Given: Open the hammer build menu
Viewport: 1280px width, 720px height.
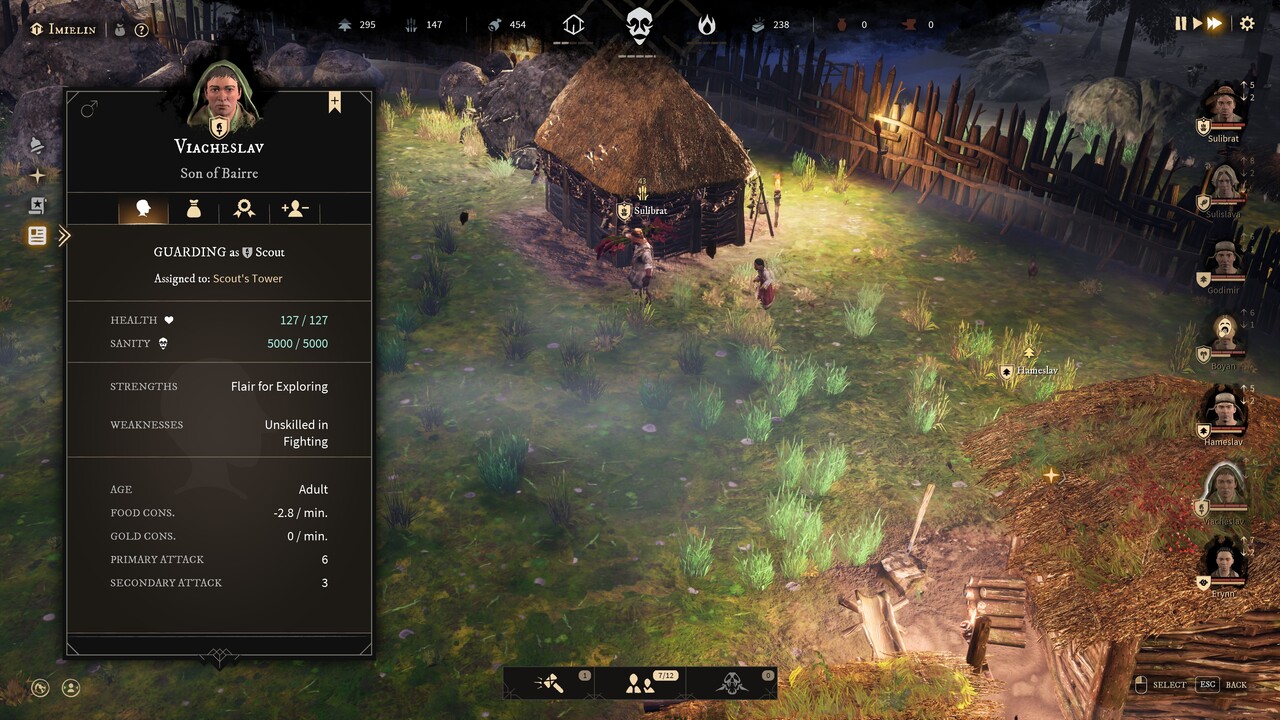Looking at the screenshot, I should pos(549,684).
